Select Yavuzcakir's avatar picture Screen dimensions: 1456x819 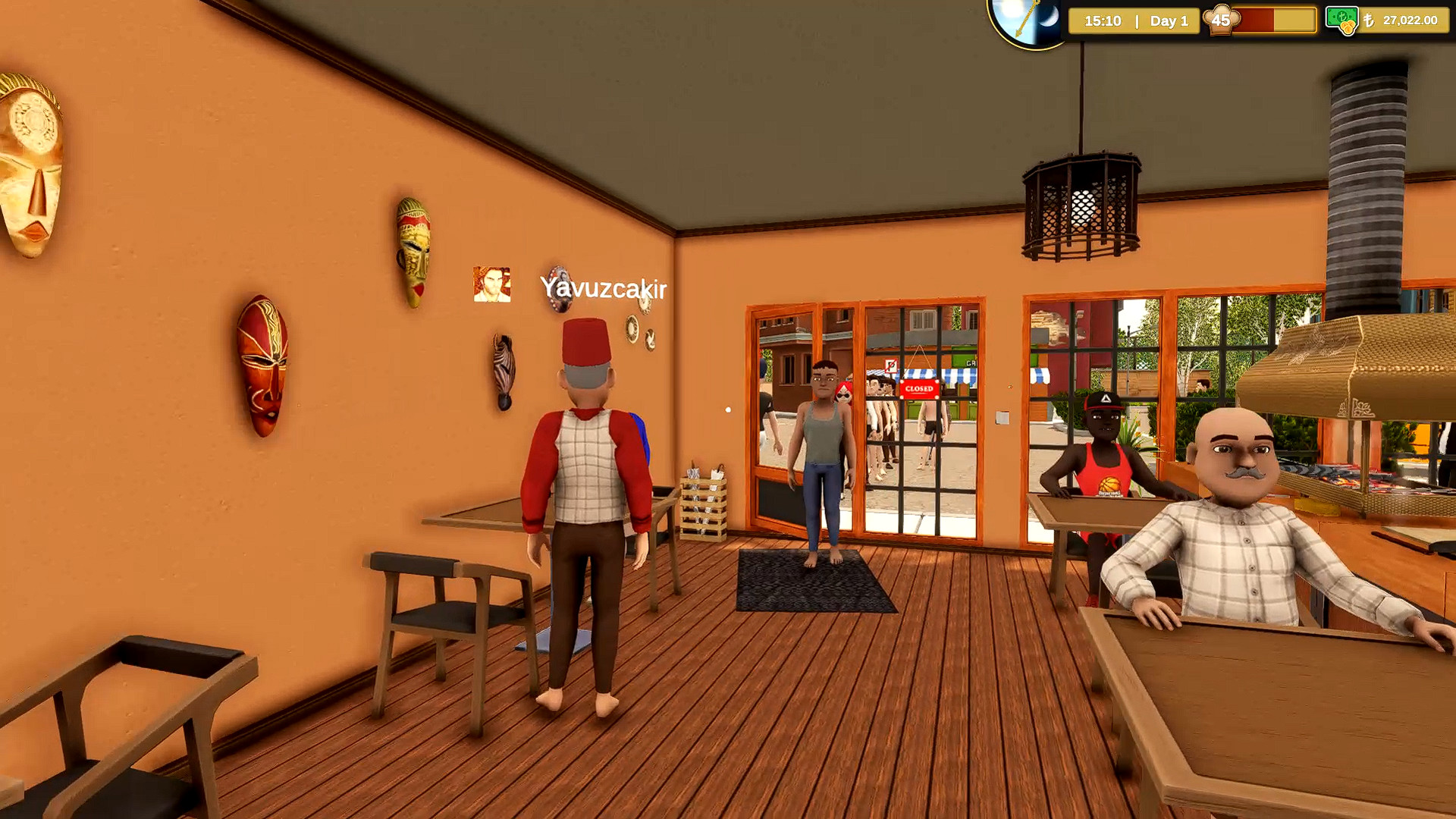[x=491, y=284]
